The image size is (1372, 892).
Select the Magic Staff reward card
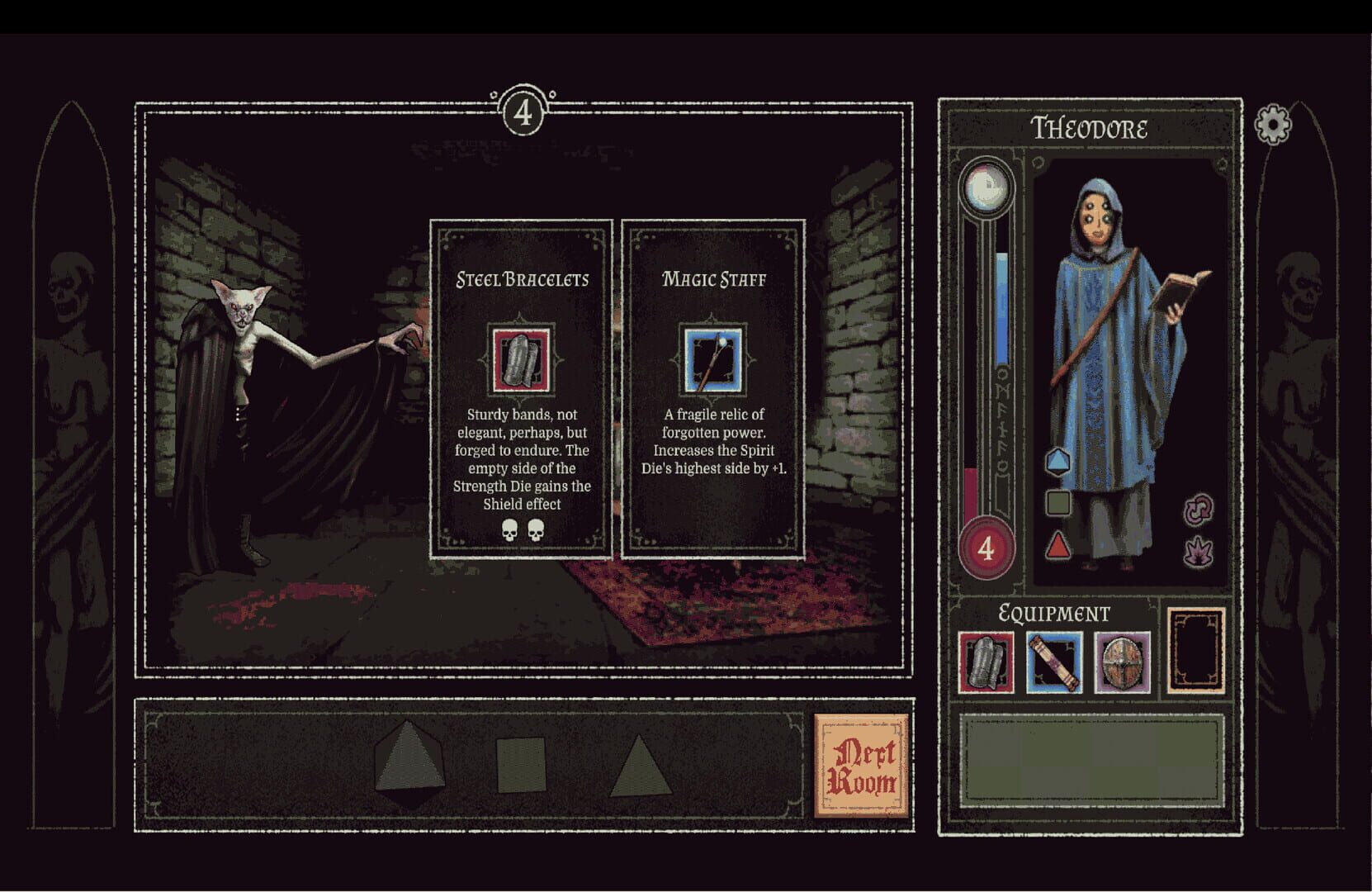click(713, 388)
